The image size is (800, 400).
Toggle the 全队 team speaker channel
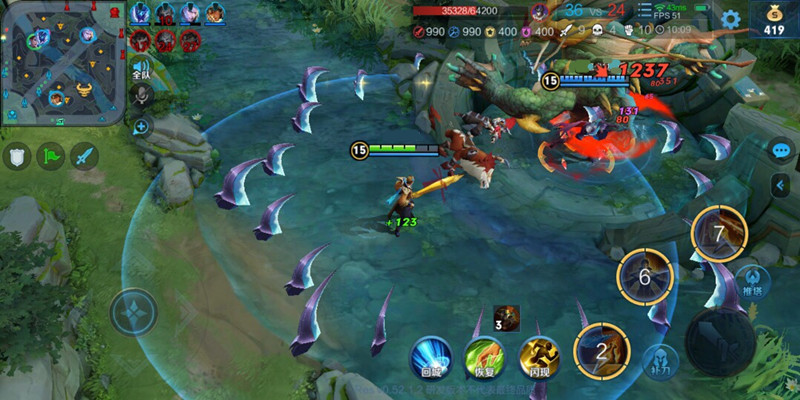tap(141, 69)
